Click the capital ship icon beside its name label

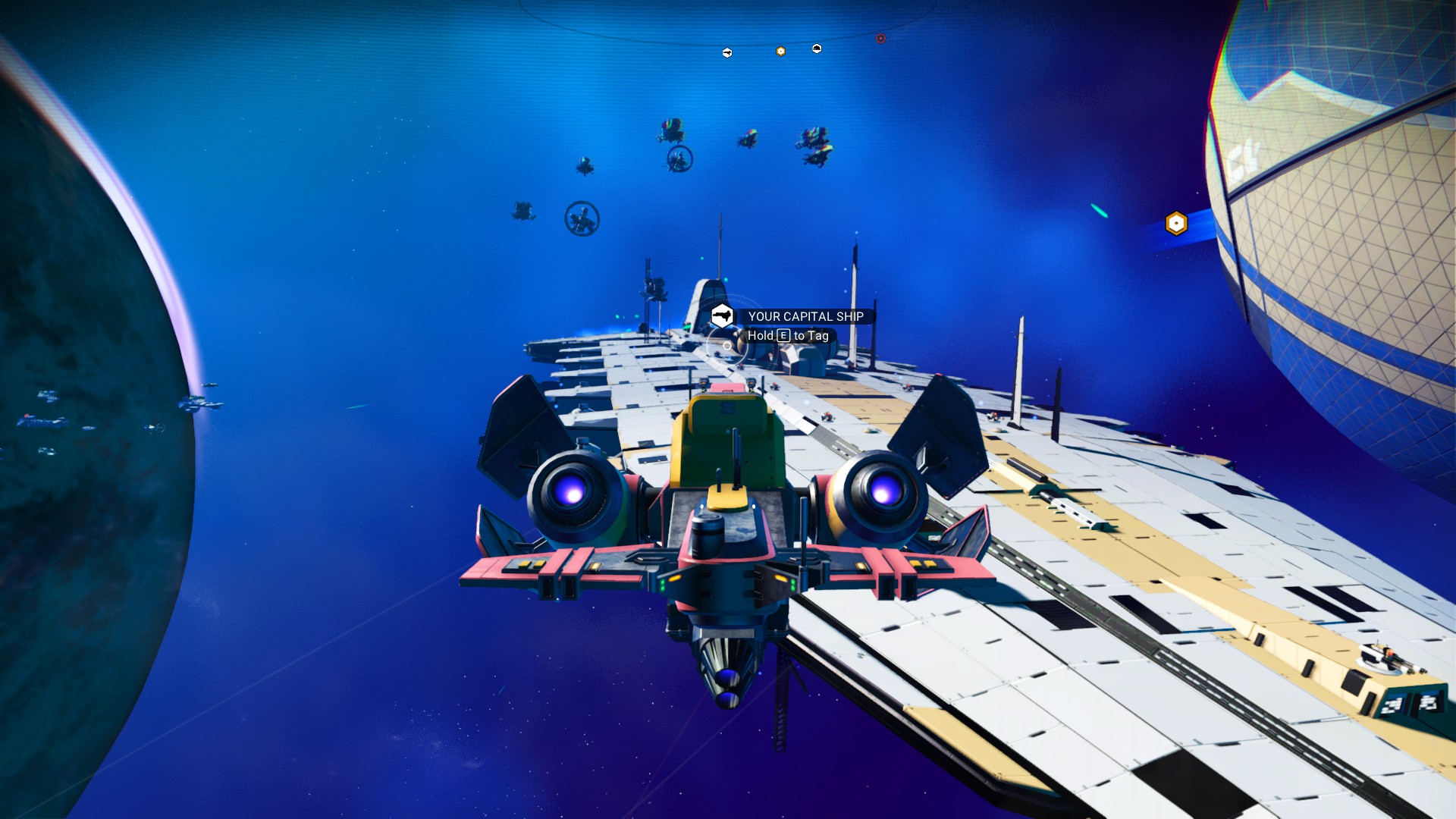pos(722,316)
